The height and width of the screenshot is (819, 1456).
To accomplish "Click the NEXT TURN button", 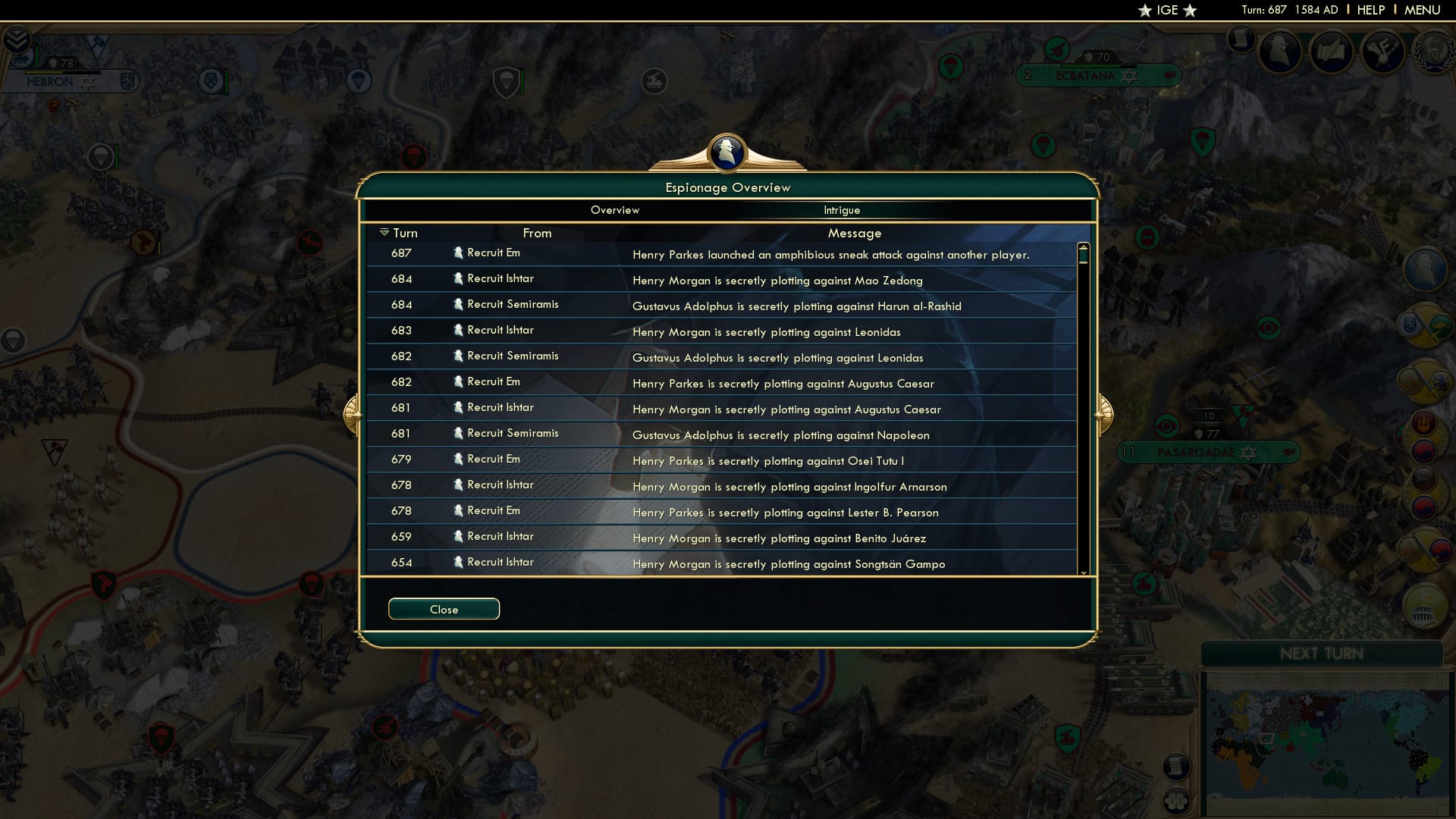I will (1323, 654).
